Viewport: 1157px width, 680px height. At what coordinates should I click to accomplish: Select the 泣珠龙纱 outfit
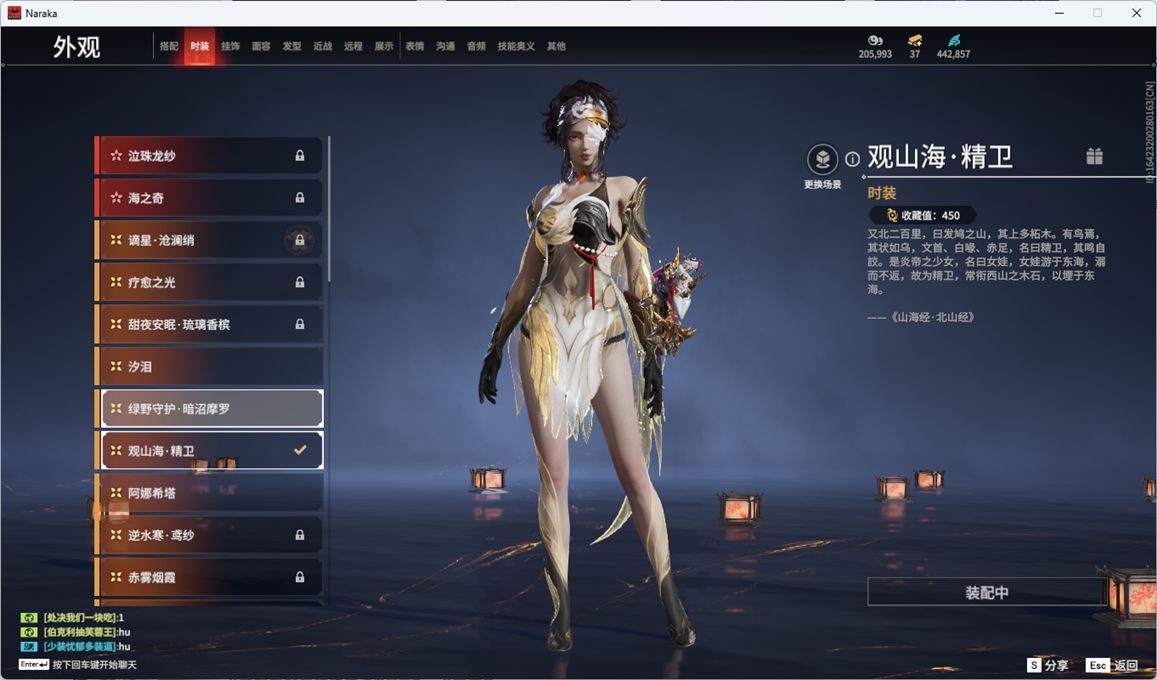tap(210, 156)
